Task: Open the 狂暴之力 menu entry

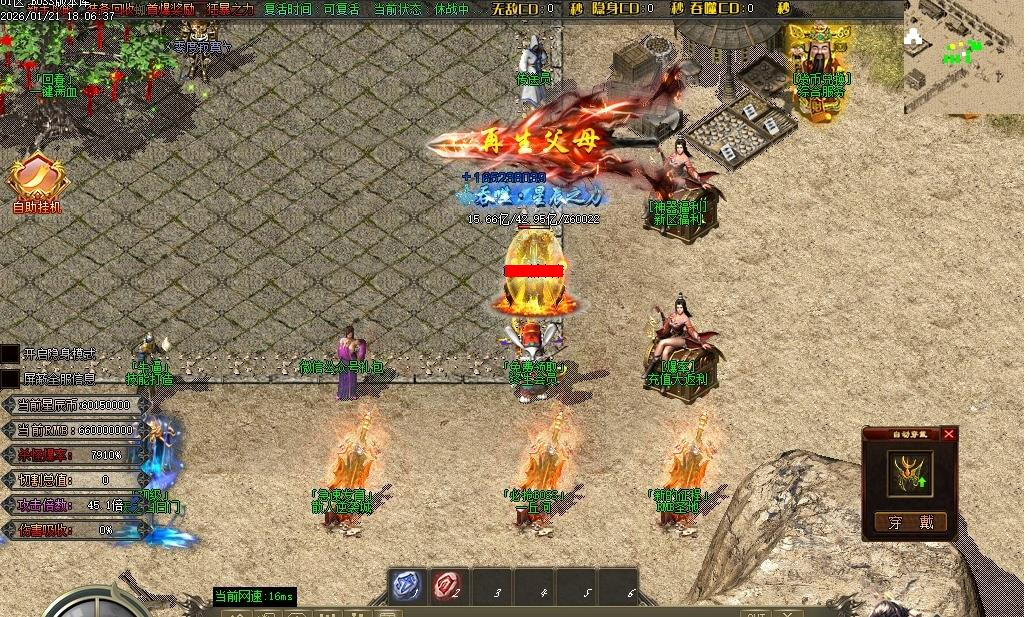Action: [x=230, y=9]
